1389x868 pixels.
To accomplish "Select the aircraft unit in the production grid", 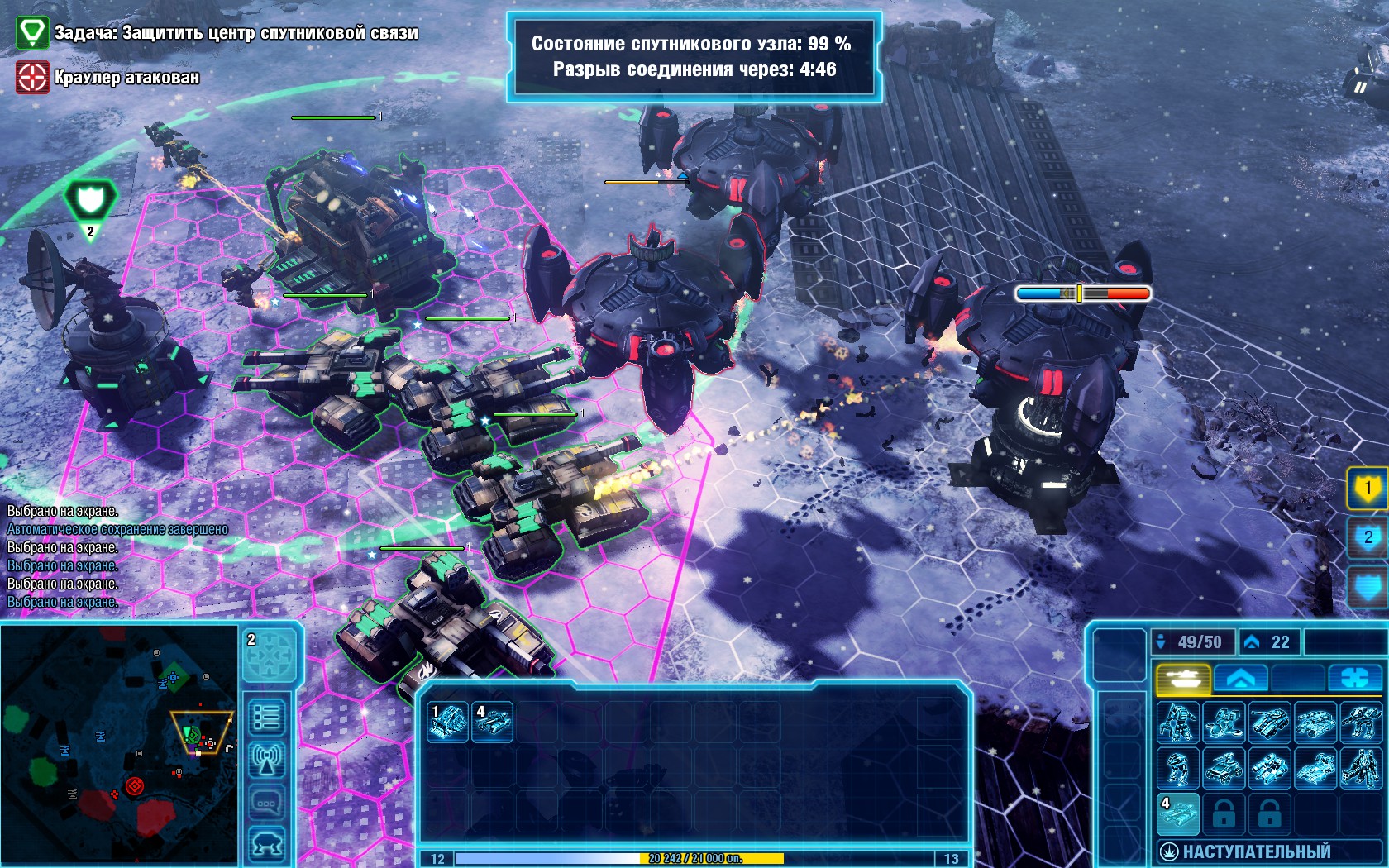I will (1223, 722).
